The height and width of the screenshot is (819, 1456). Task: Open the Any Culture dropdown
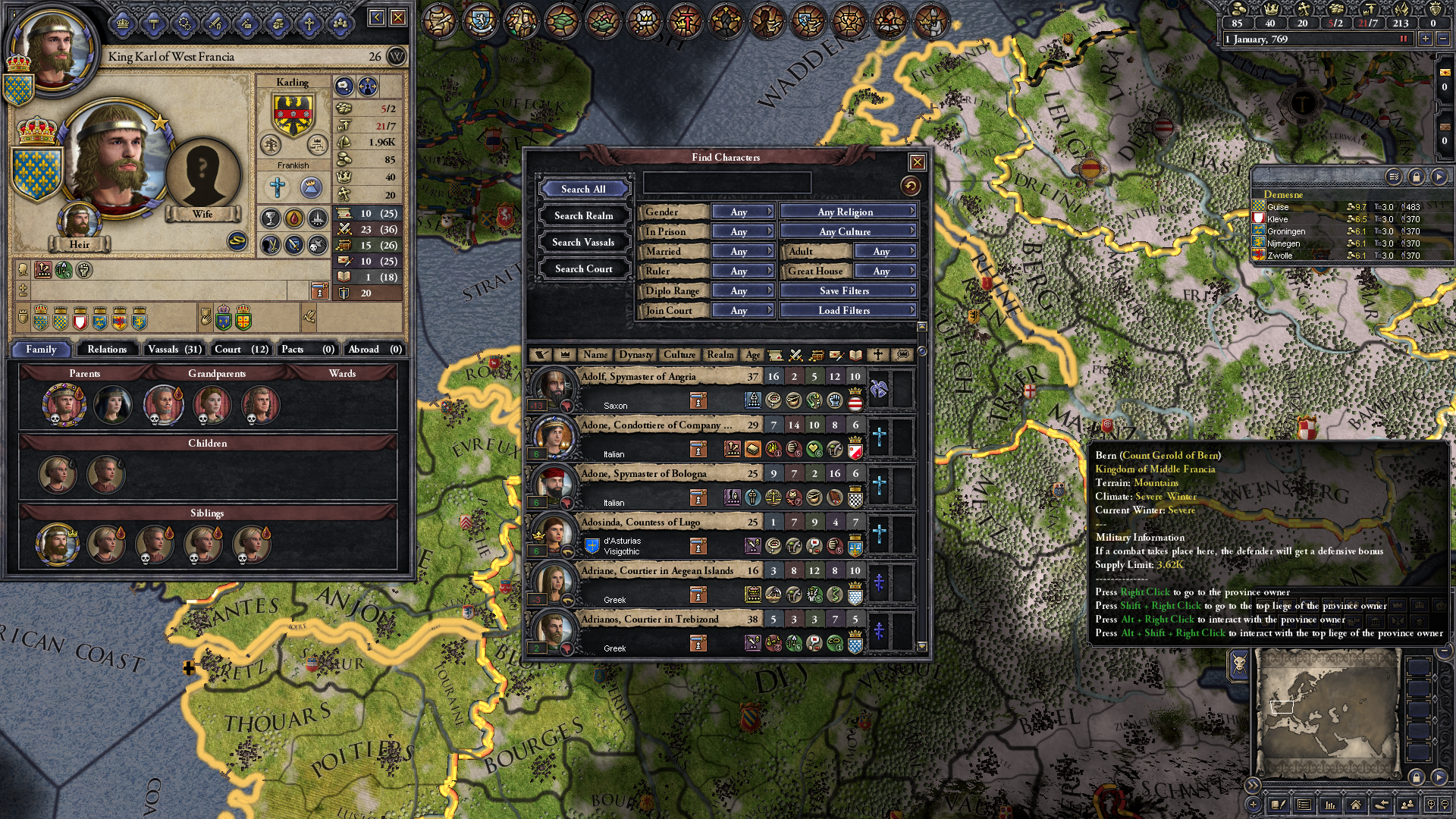[848, 231]
